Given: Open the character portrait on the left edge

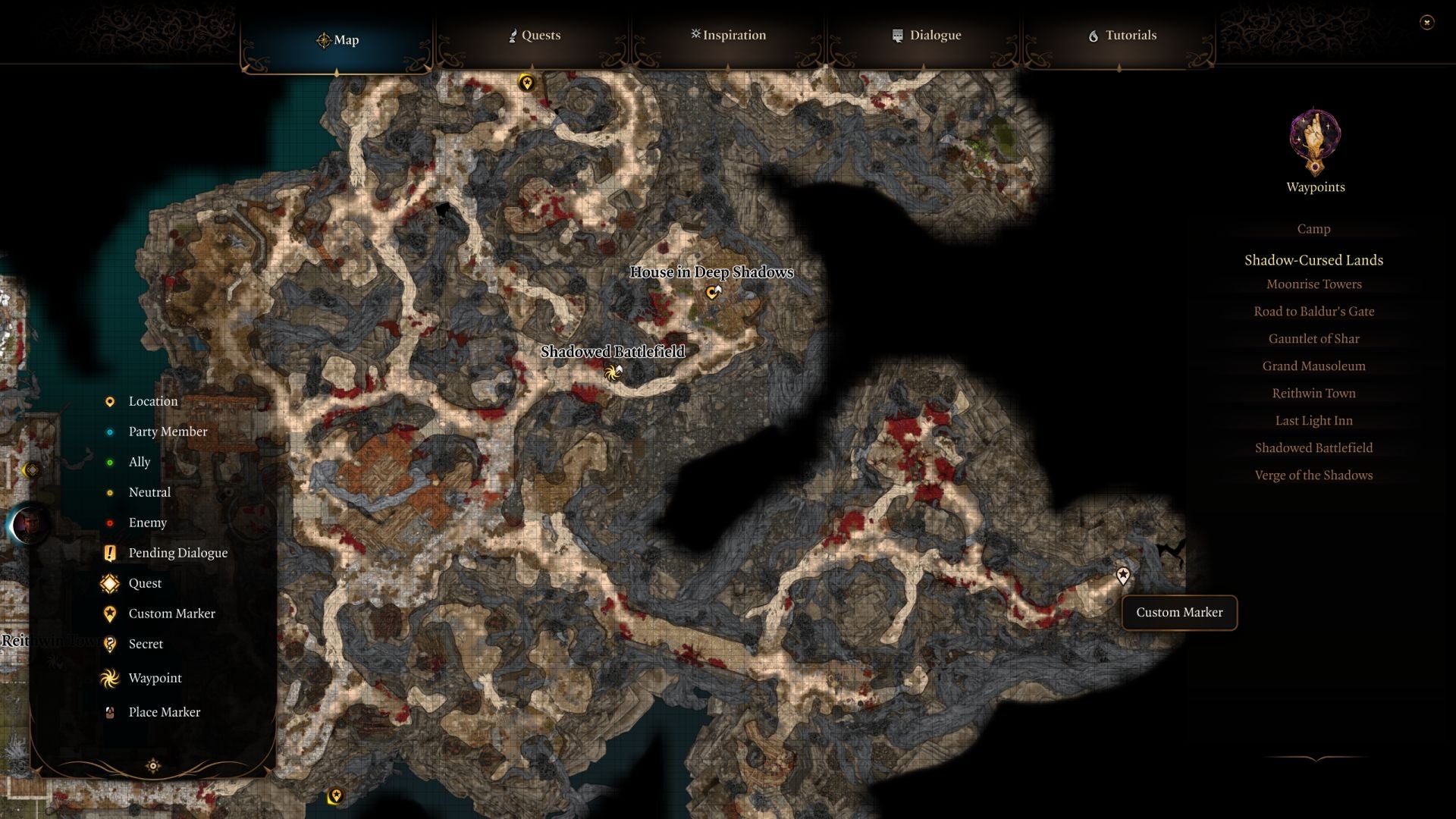Looking at the screenshot, I should (x=29, y=523).
